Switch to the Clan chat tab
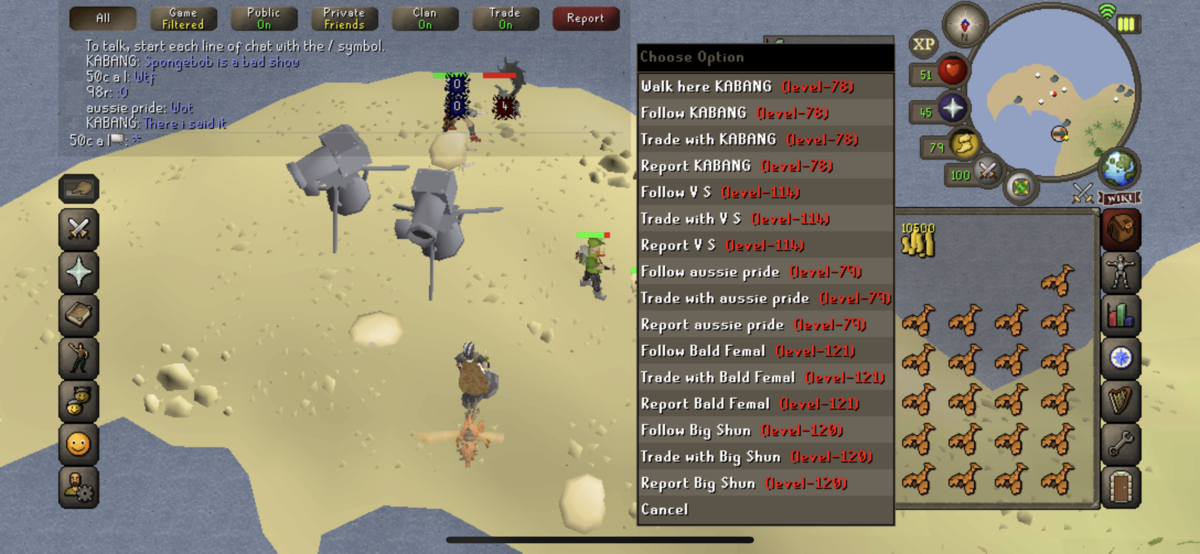The image size is (1200, 554). point(425,18)
